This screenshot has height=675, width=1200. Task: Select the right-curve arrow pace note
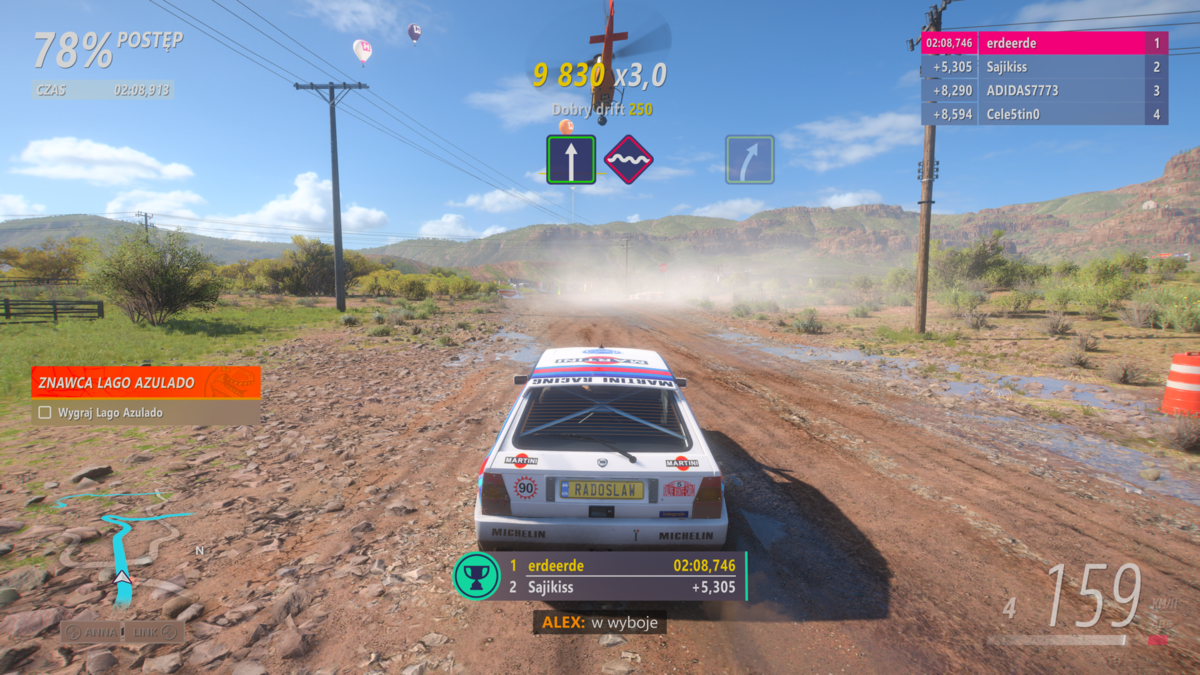(x=750, y=160)
